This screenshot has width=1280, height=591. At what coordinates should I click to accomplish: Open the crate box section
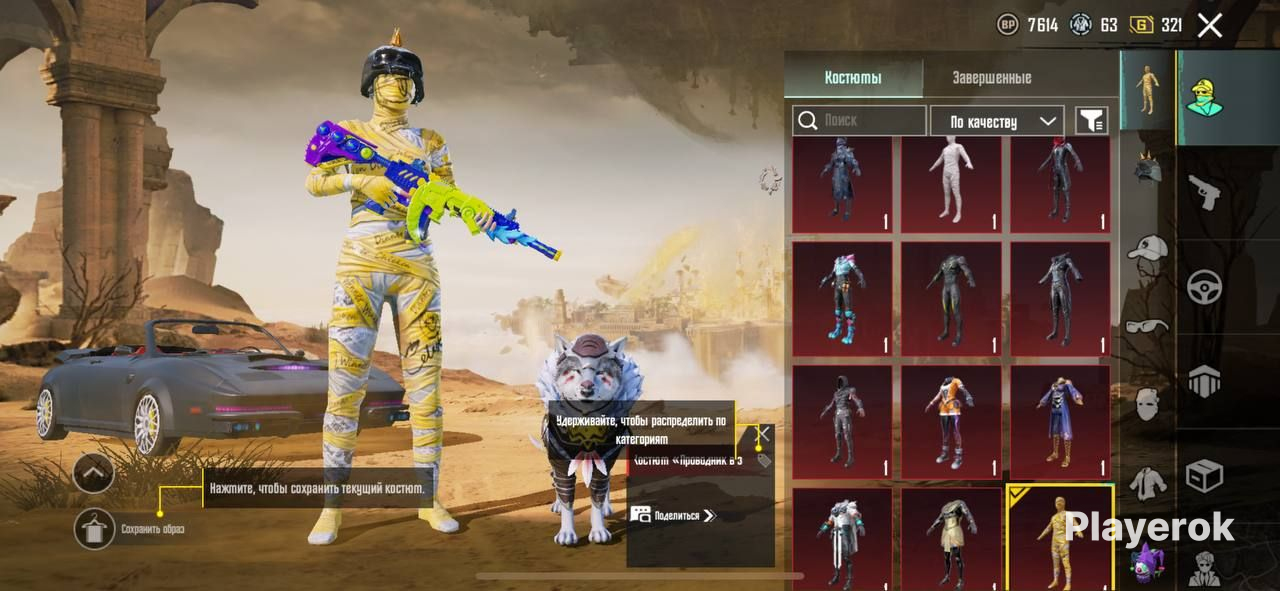[x=1204, y=476]
